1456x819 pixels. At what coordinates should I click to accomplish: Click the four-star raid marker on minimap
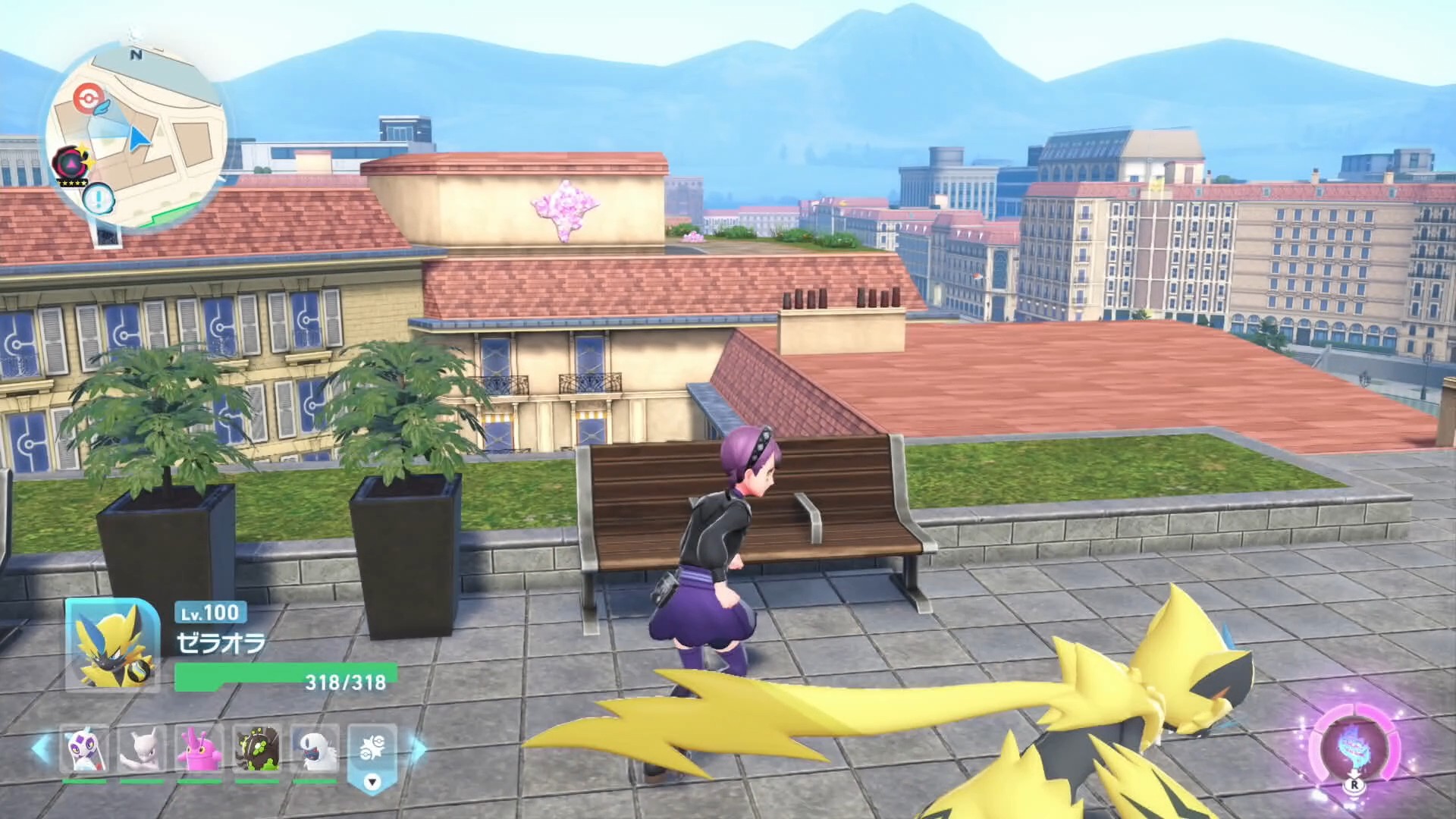[70, 163]
